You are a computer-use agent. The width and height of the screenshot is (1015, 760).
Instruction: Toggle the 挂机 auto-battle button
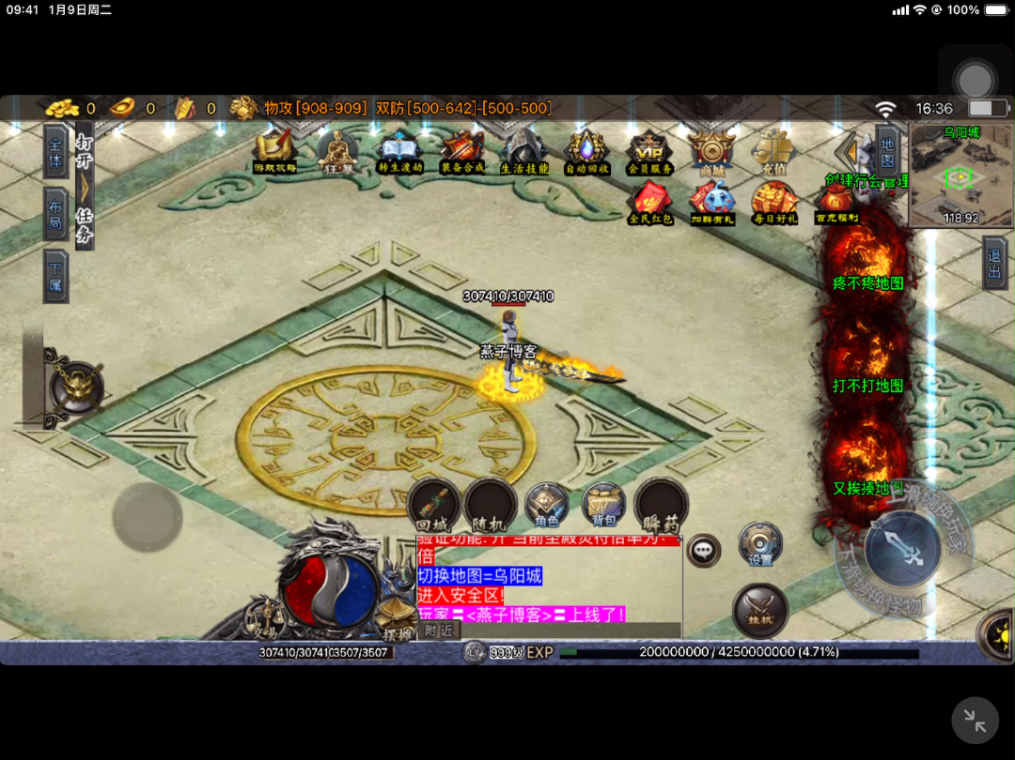pos(760,608)
